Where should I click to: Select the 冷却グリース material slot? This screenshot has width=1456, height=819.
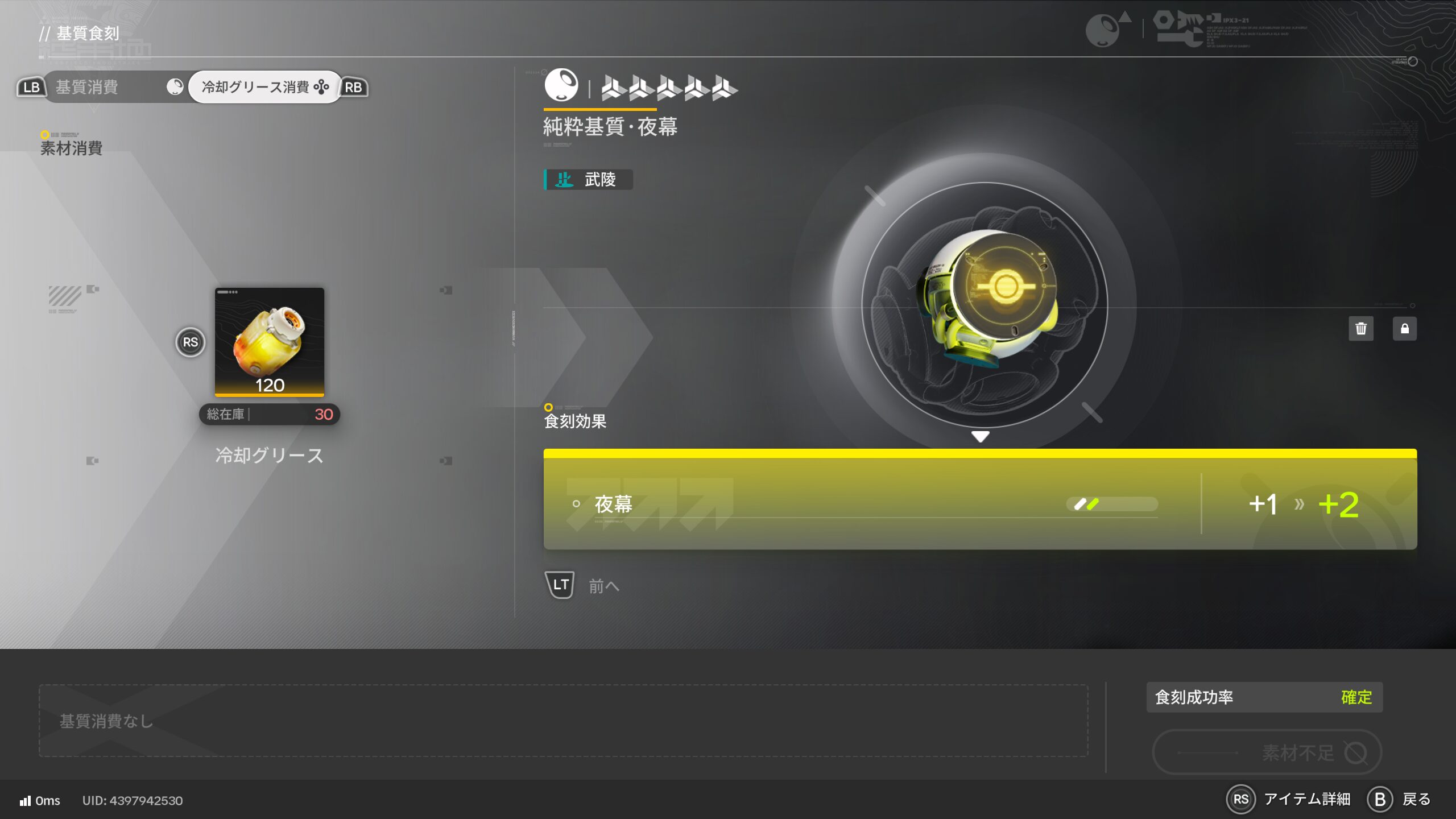269,342
